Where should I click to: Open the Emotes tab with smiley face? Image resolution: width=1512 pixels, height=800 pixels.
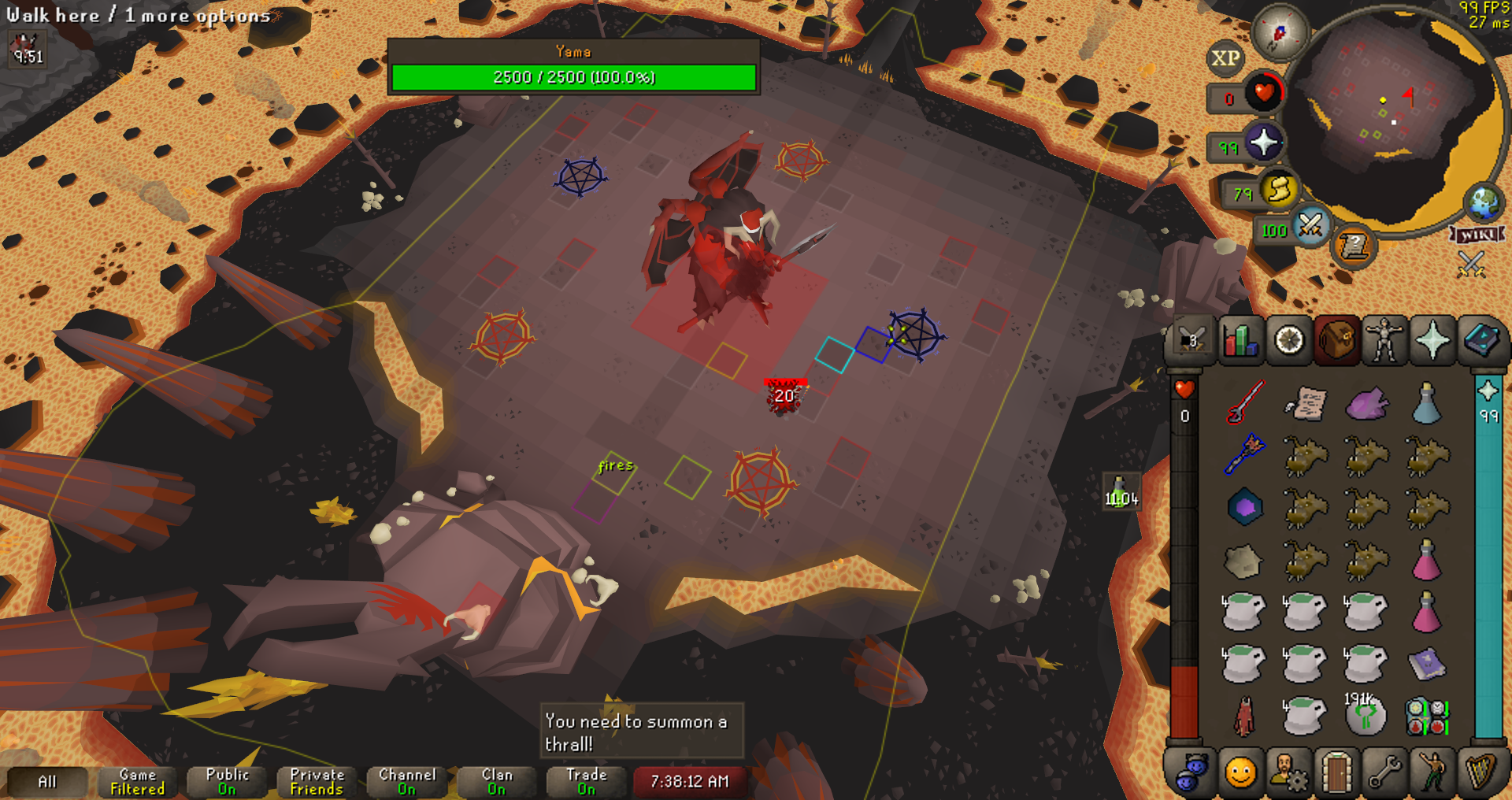1240,772
